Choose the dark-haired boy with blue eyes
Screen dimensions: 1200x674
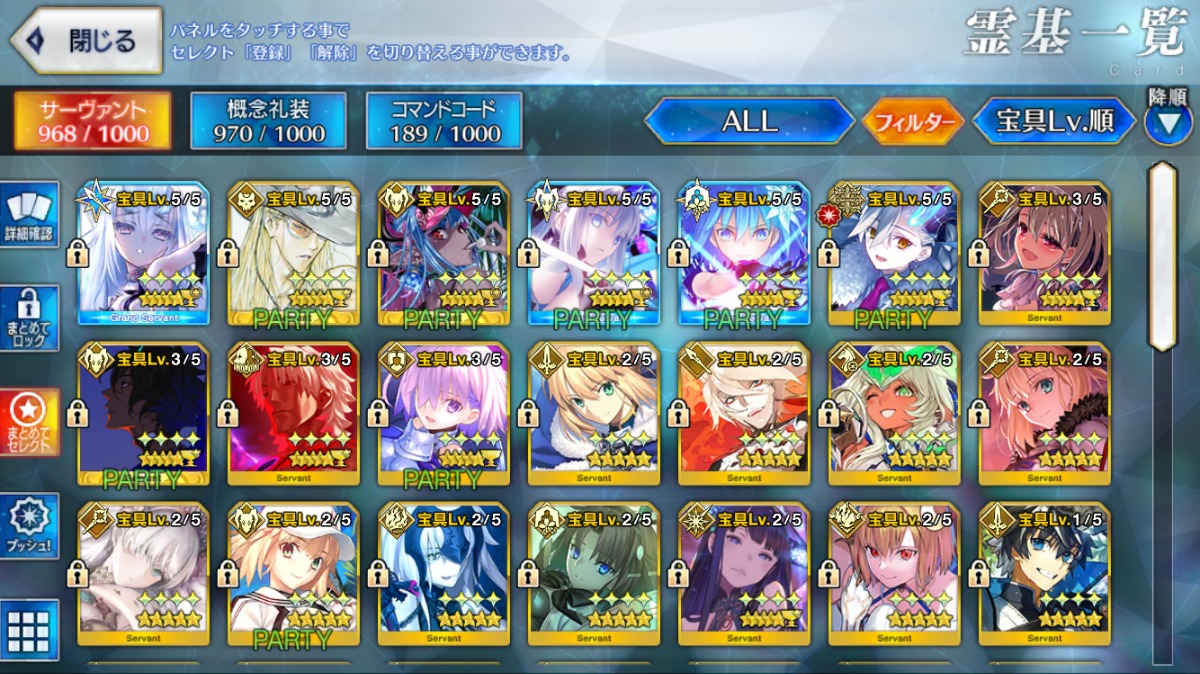[x=1044, y=575]
